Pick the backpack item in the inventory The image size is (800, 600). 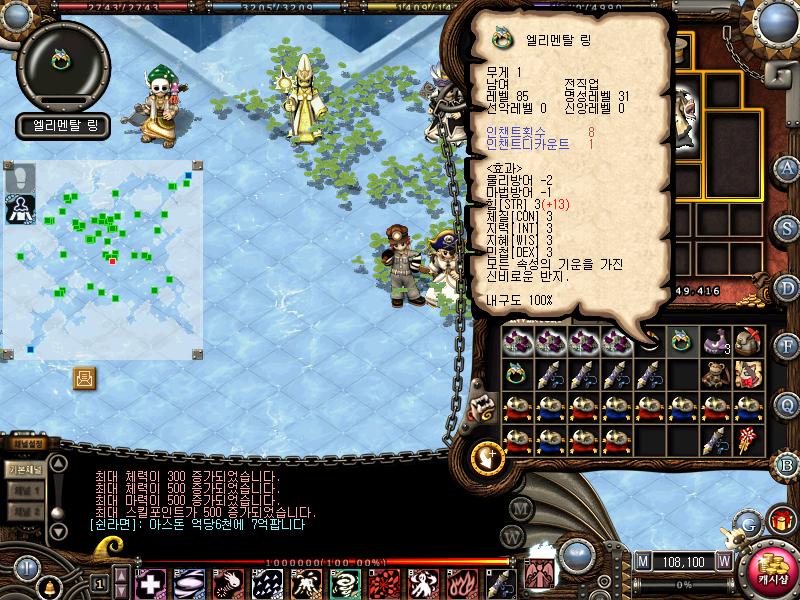749,341
